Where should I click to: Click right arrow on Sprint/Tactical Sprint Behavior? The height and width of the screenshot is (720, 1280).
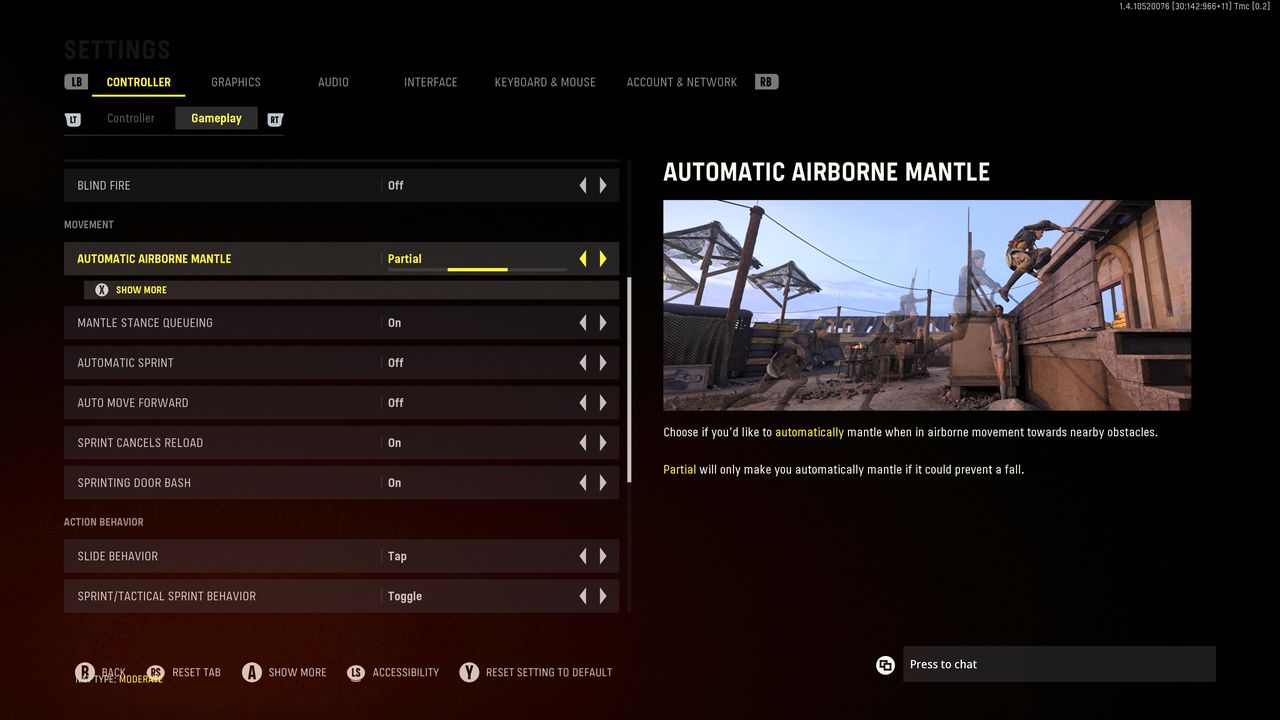click(x=603, y=596)
